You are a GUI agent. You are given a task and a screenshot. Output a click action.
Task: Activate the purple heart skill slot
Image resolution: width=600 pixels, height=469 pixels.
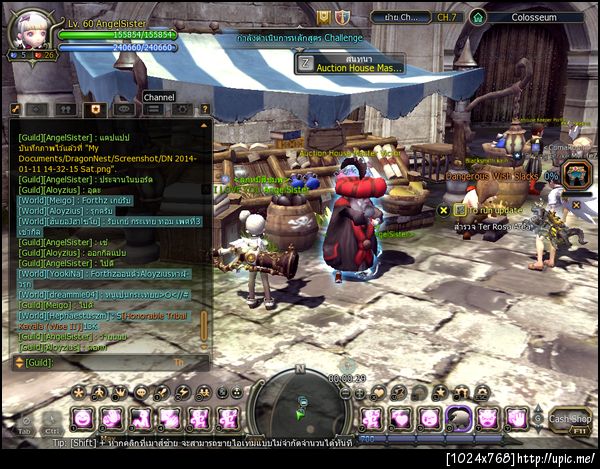click(401, 418)
